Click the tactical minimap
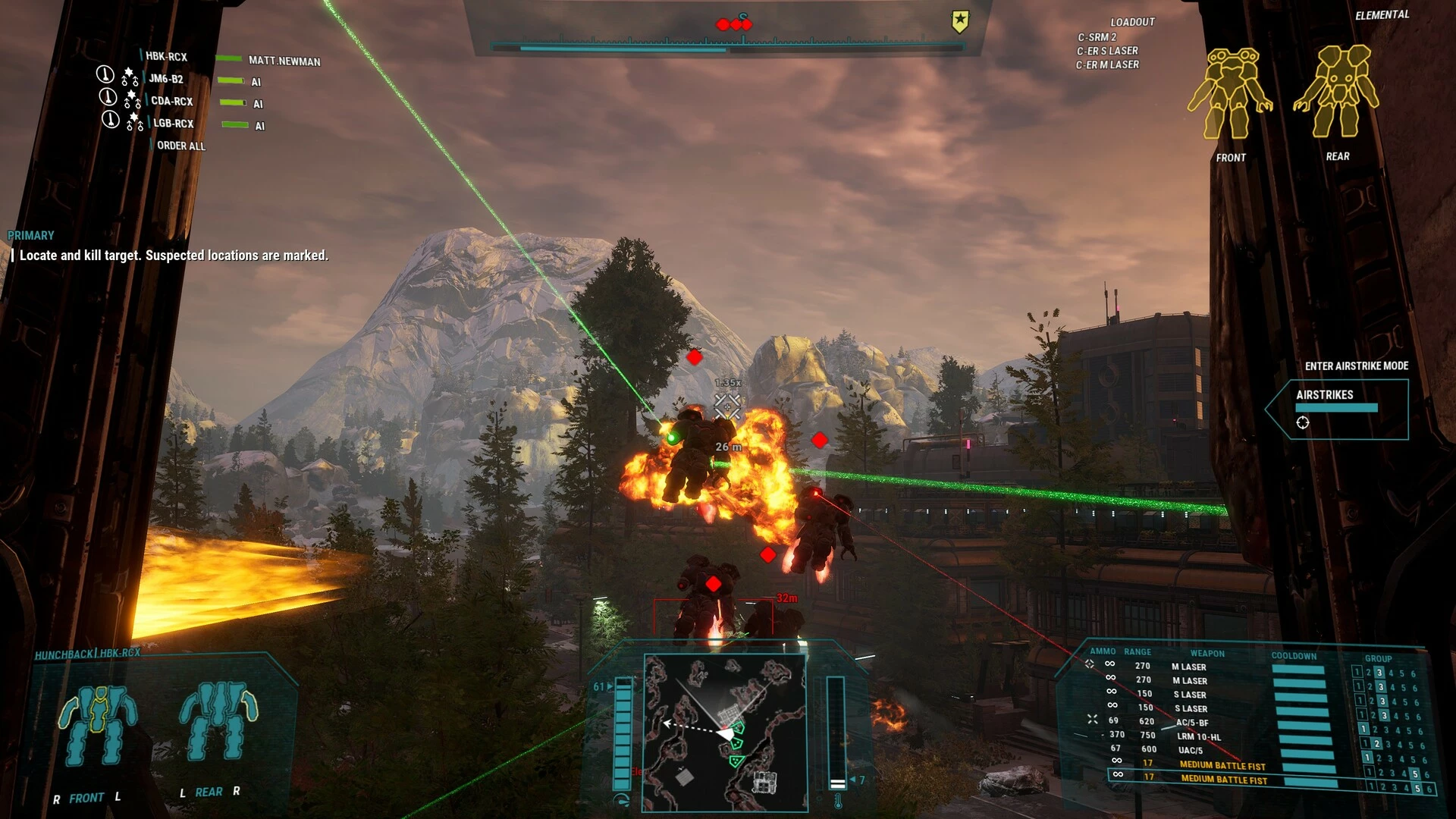 click(x=724, y=733)
